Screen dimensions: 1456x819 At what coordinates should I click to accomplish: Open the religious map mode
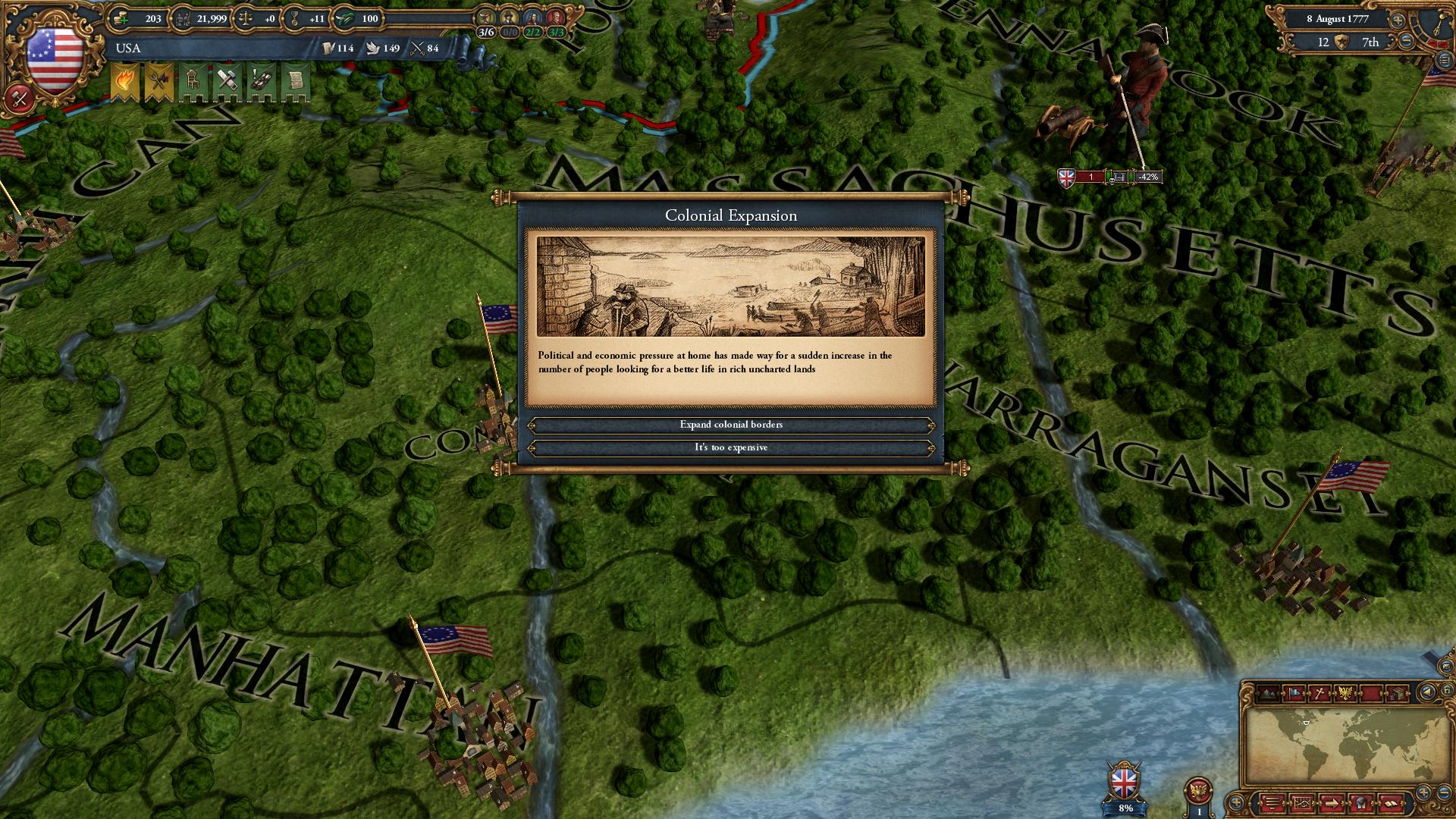click(x=1319, y=693)
